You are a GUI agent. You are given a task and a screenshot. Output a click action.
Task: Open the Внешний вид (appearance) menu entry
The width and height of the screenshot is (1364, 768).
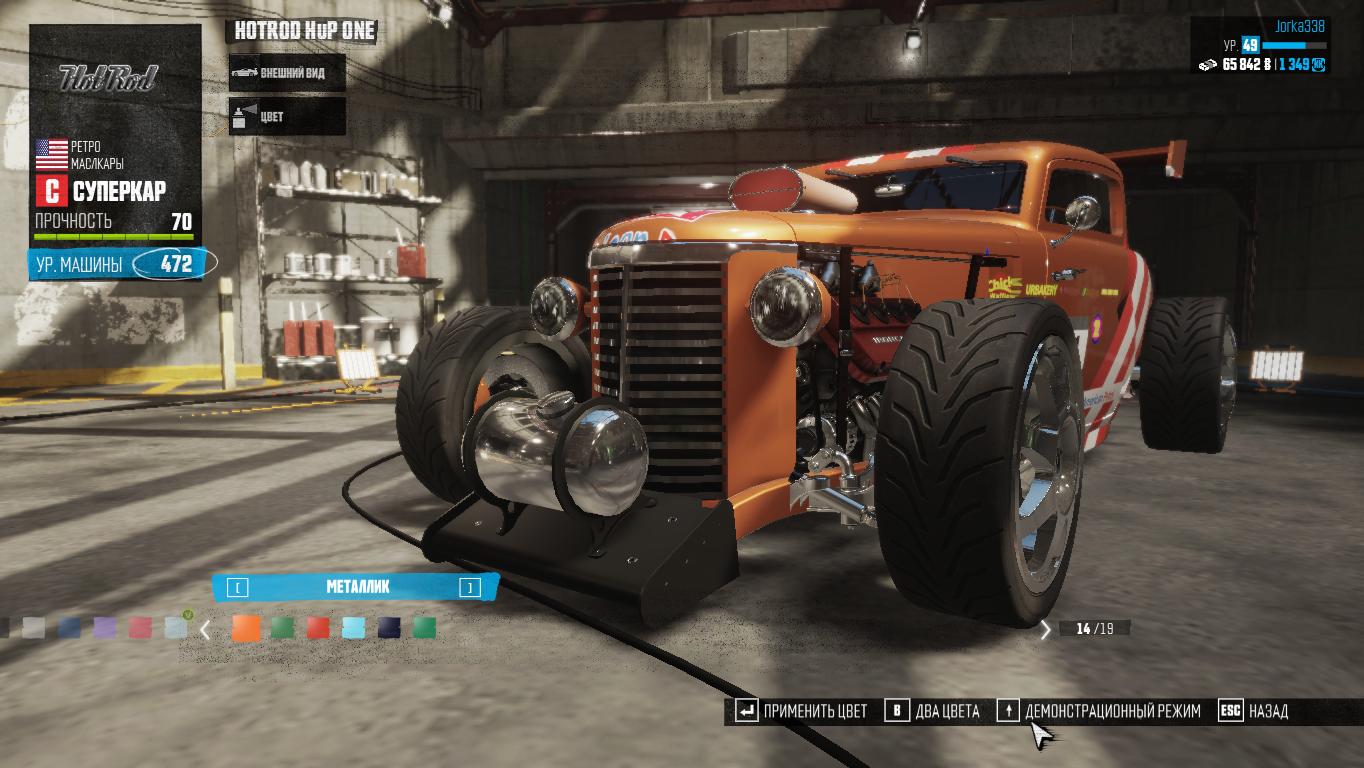click(288, 73)
